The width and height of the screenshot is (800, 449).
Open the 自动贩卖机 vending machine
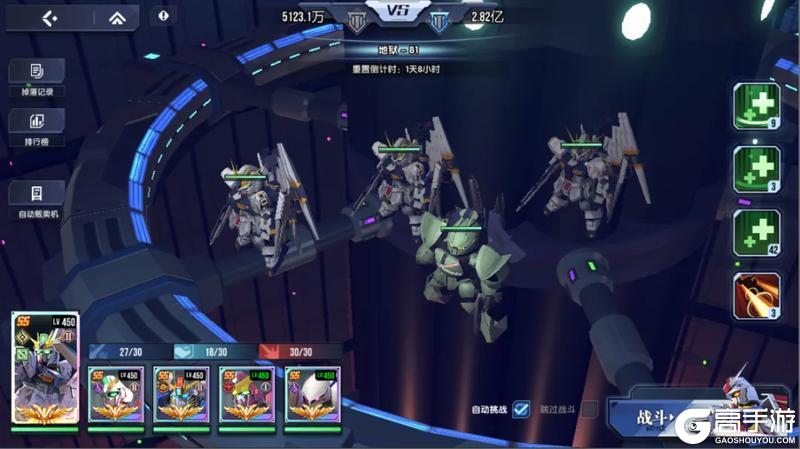click(x=37, y=198)
